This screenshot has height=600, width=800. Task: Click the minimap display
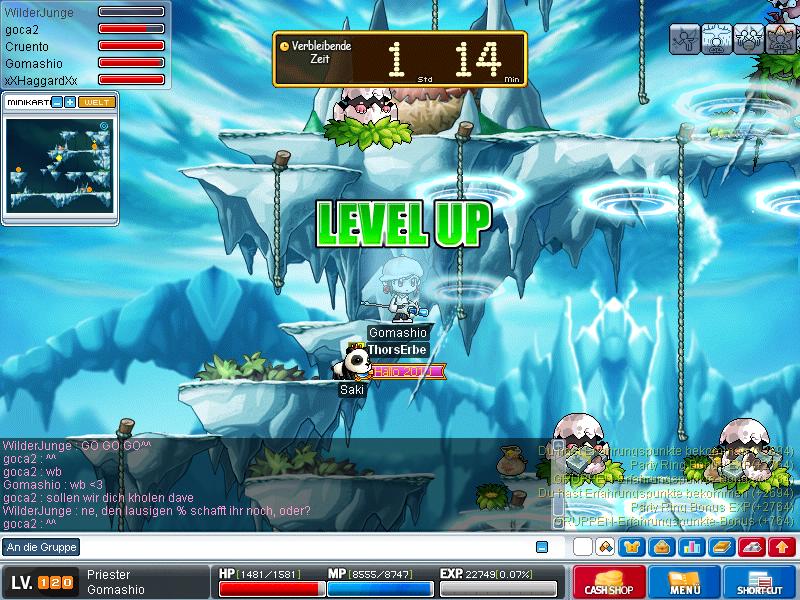[x=59, y=163]
